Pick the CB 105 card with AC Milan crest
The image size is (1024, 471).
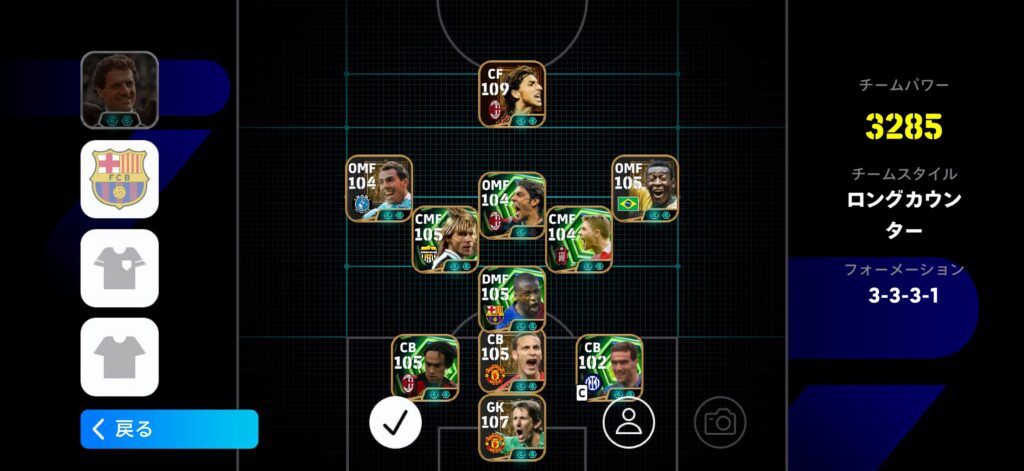coord(425,367)
